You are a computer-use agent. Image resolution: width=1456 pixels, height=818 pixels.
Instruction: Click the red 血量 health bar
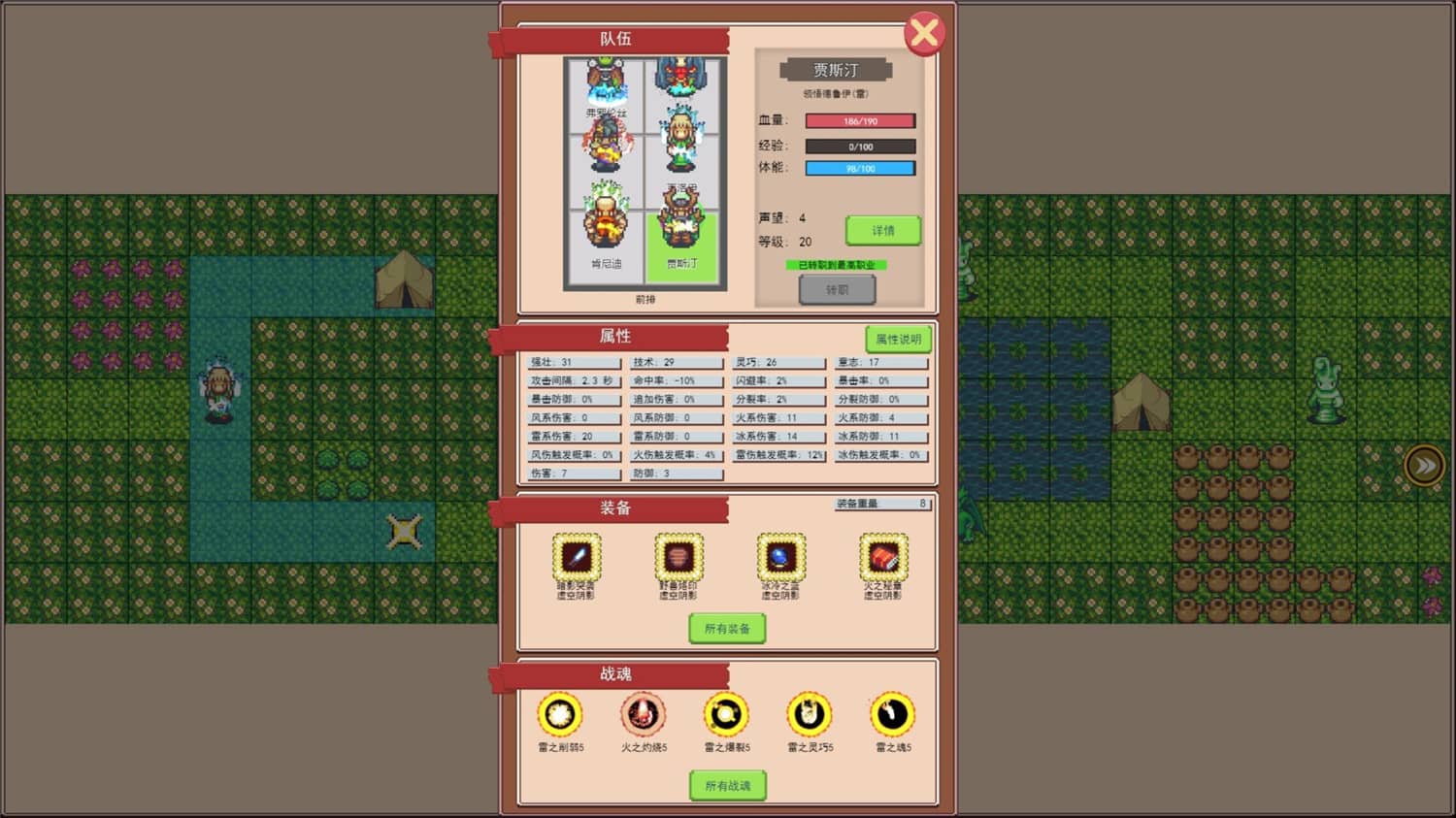(858, 120)
